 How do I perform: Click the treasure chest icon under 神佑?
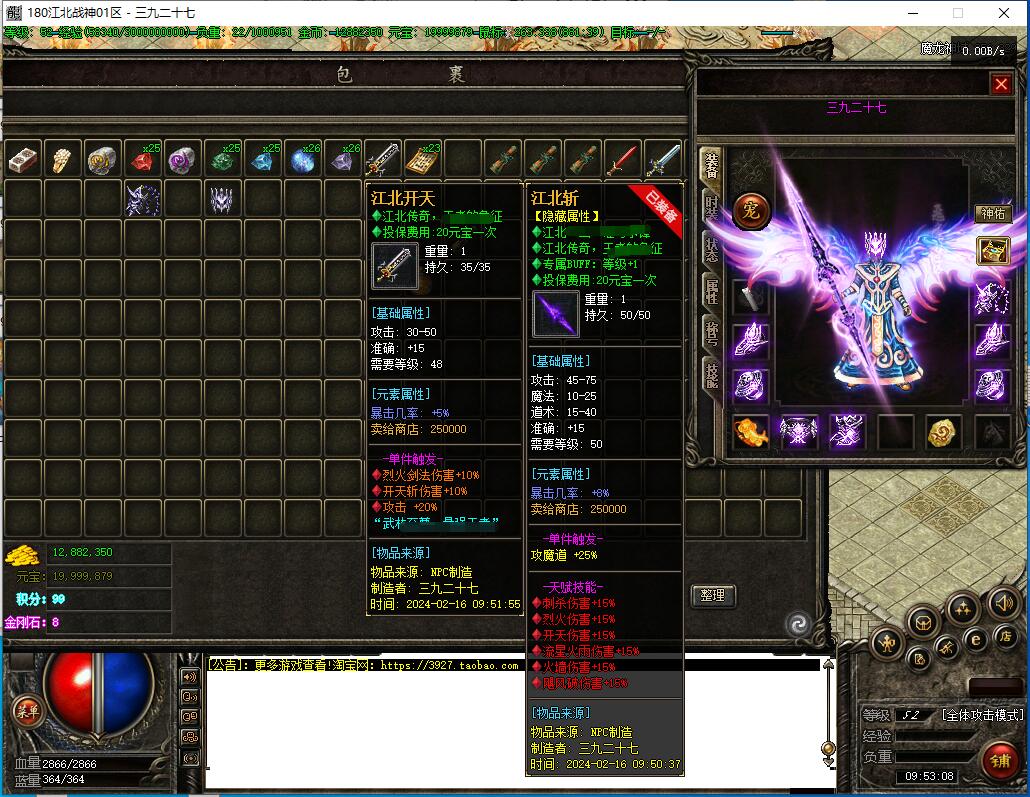click(x=993, y=250)
